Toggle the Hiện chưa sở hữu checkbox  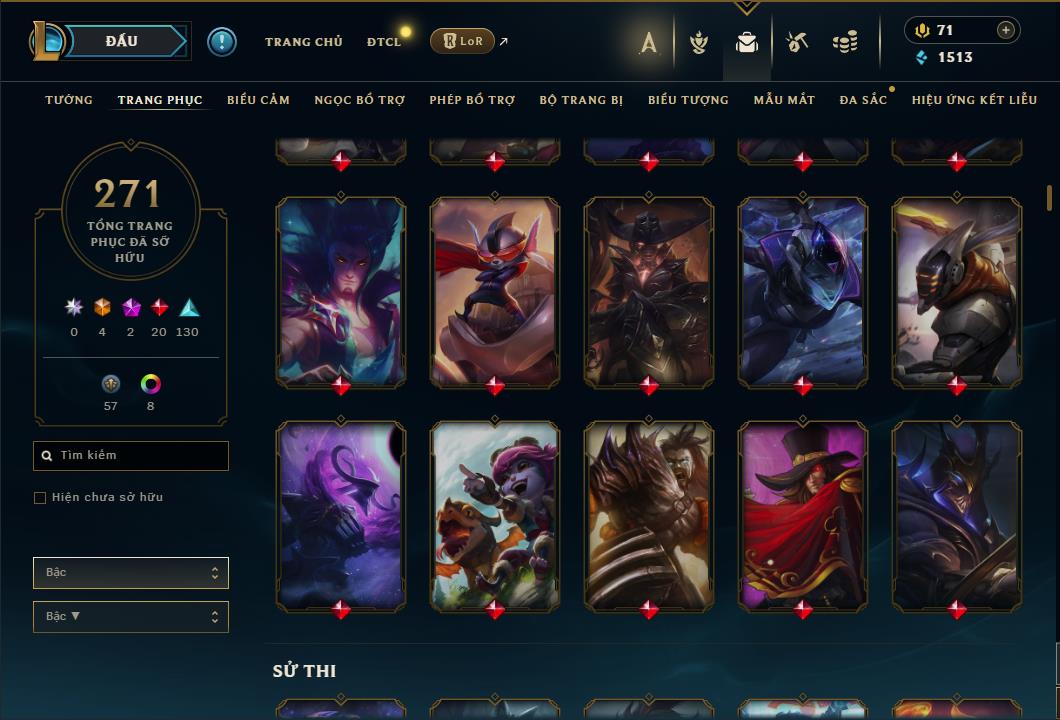(x=40, y=498)
